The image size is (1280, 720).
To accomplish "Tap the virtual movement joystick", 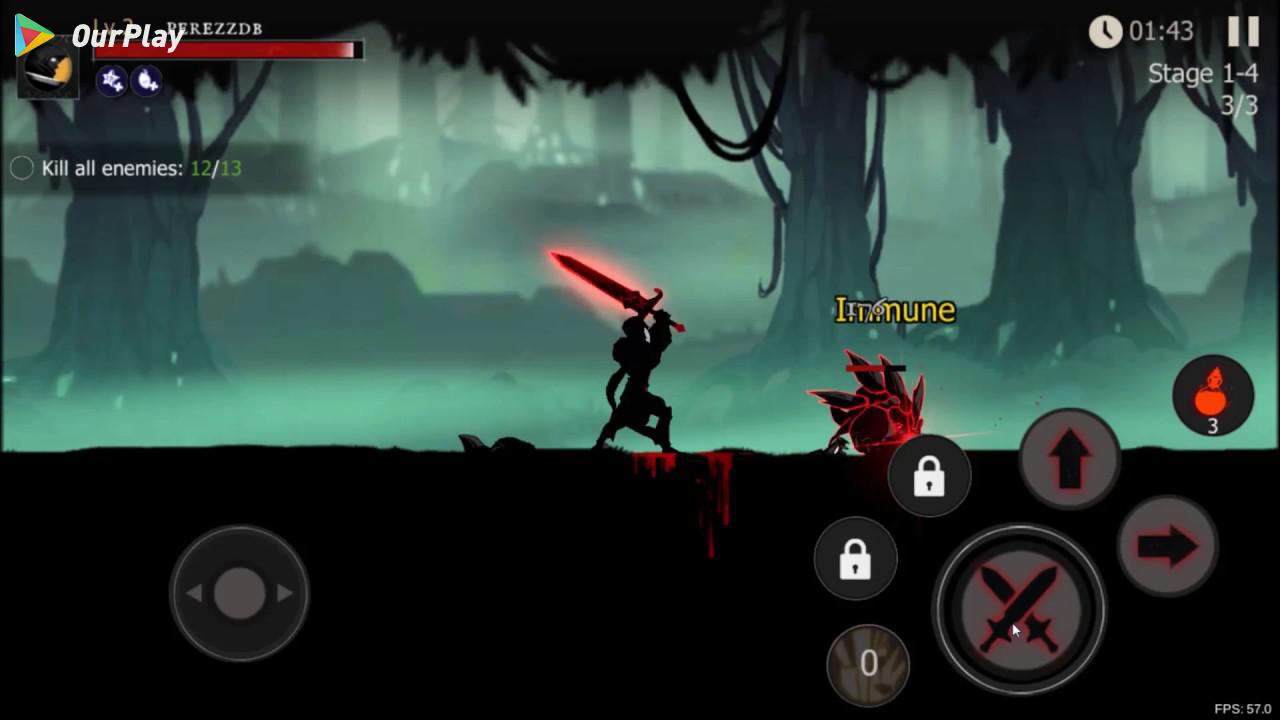I will tap(239, 593).
